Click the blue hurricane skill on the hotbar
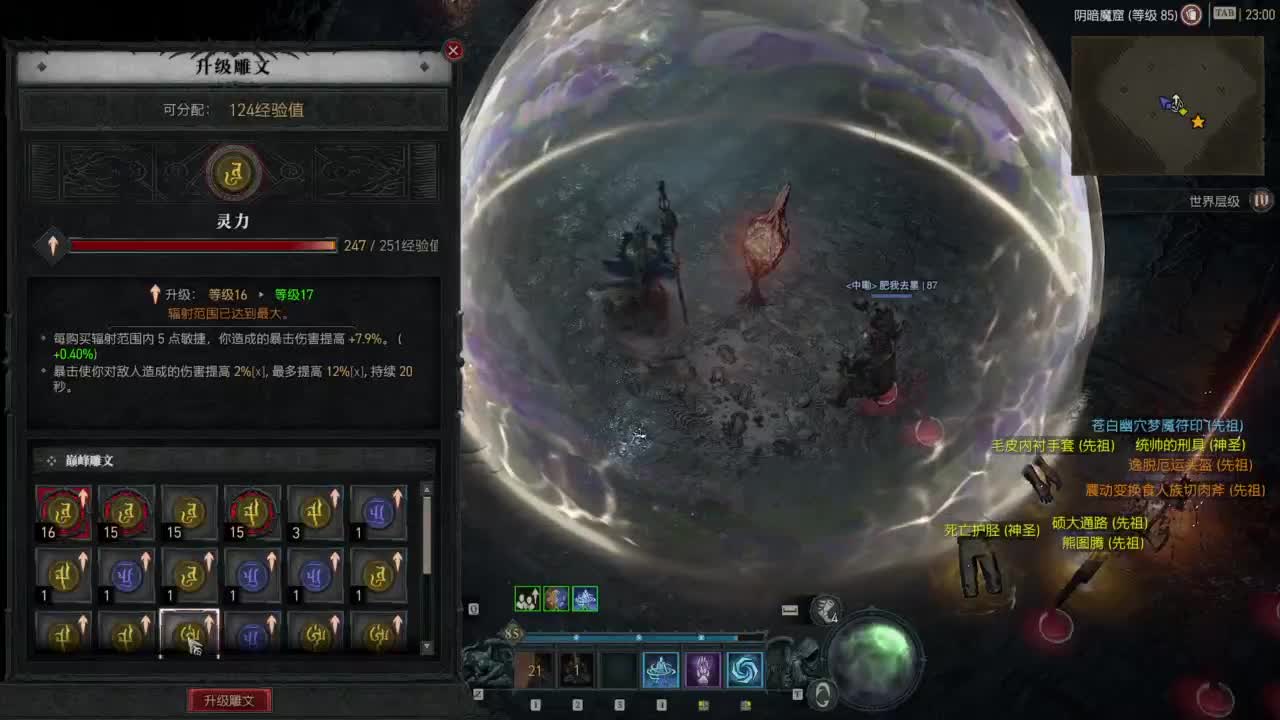Viewport: 1280px width, 720px height. click(745, 670)
